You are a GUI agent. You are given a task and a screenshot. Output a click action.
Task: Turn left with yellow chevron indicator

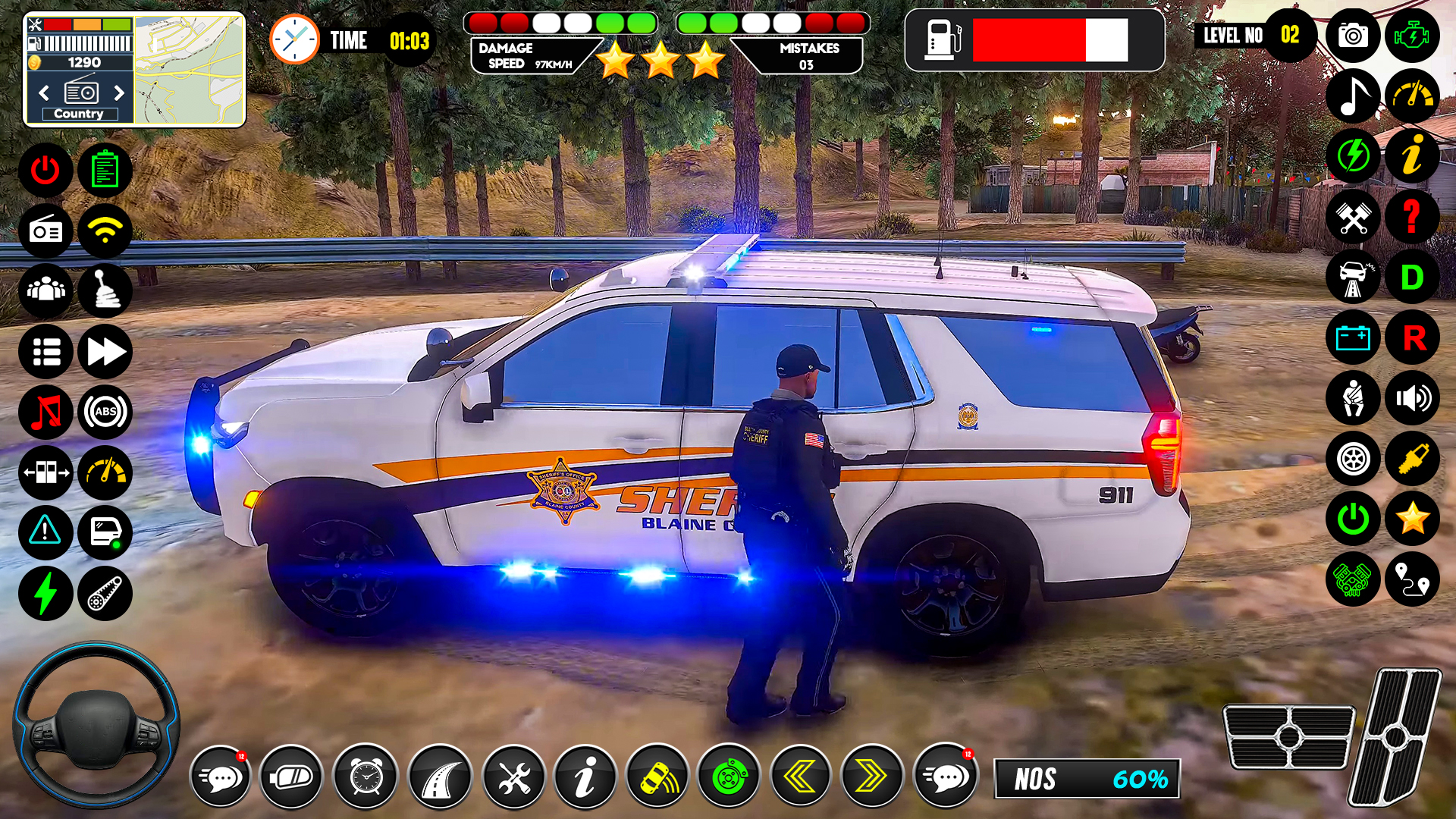tap(800, 777)
